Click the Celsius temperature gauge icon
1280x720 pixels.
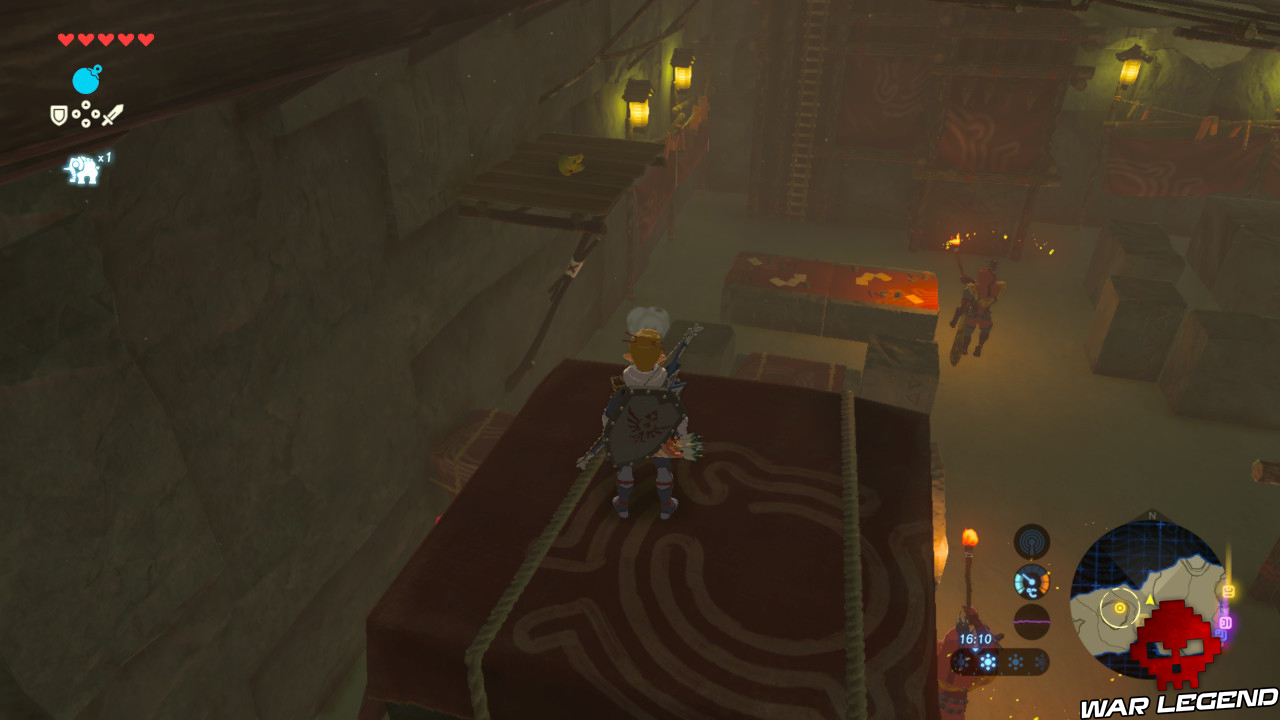(x=1030, y=582)
